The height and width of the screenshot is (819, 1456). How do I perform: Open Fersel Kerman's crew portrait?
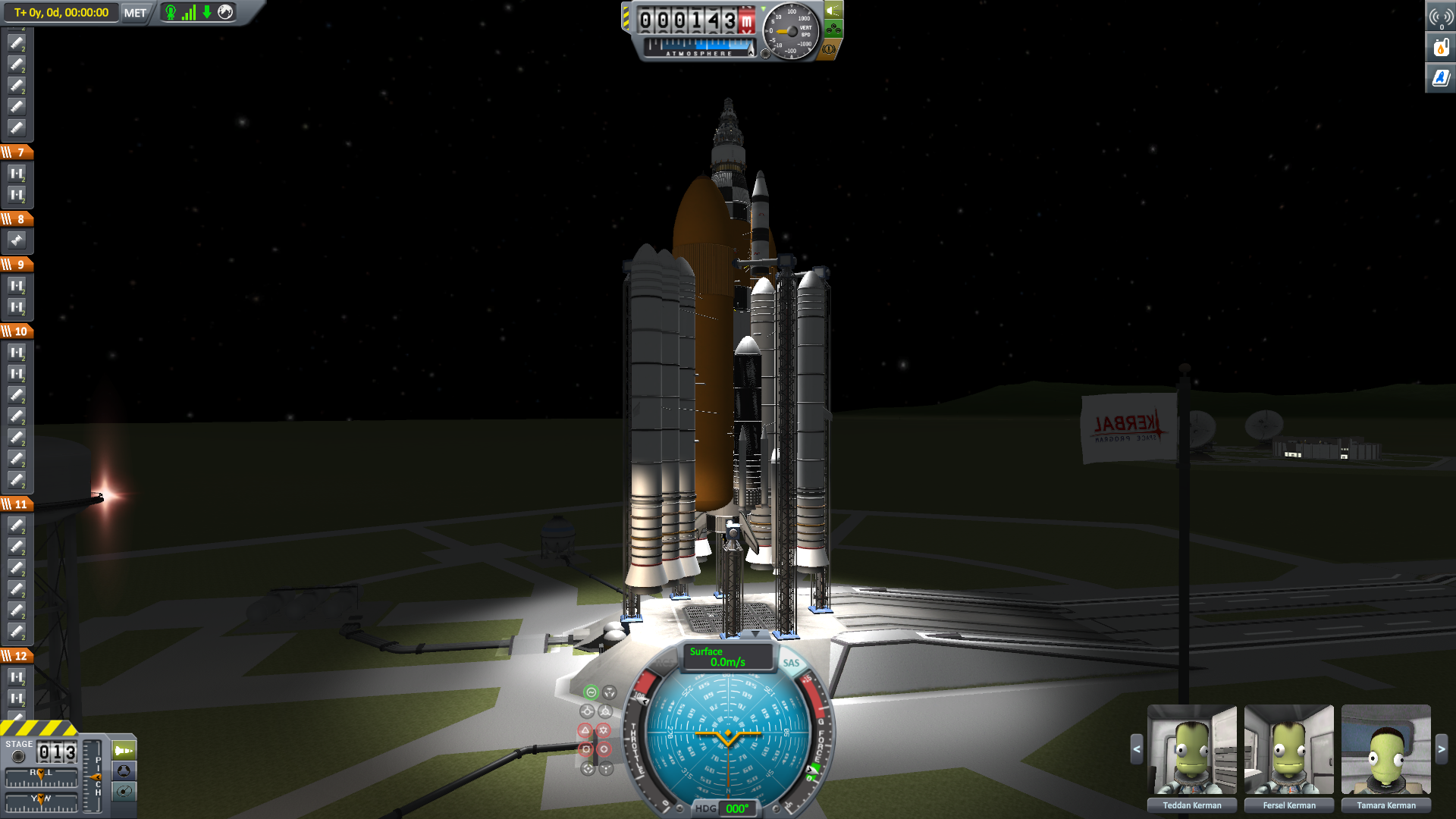1288,749
